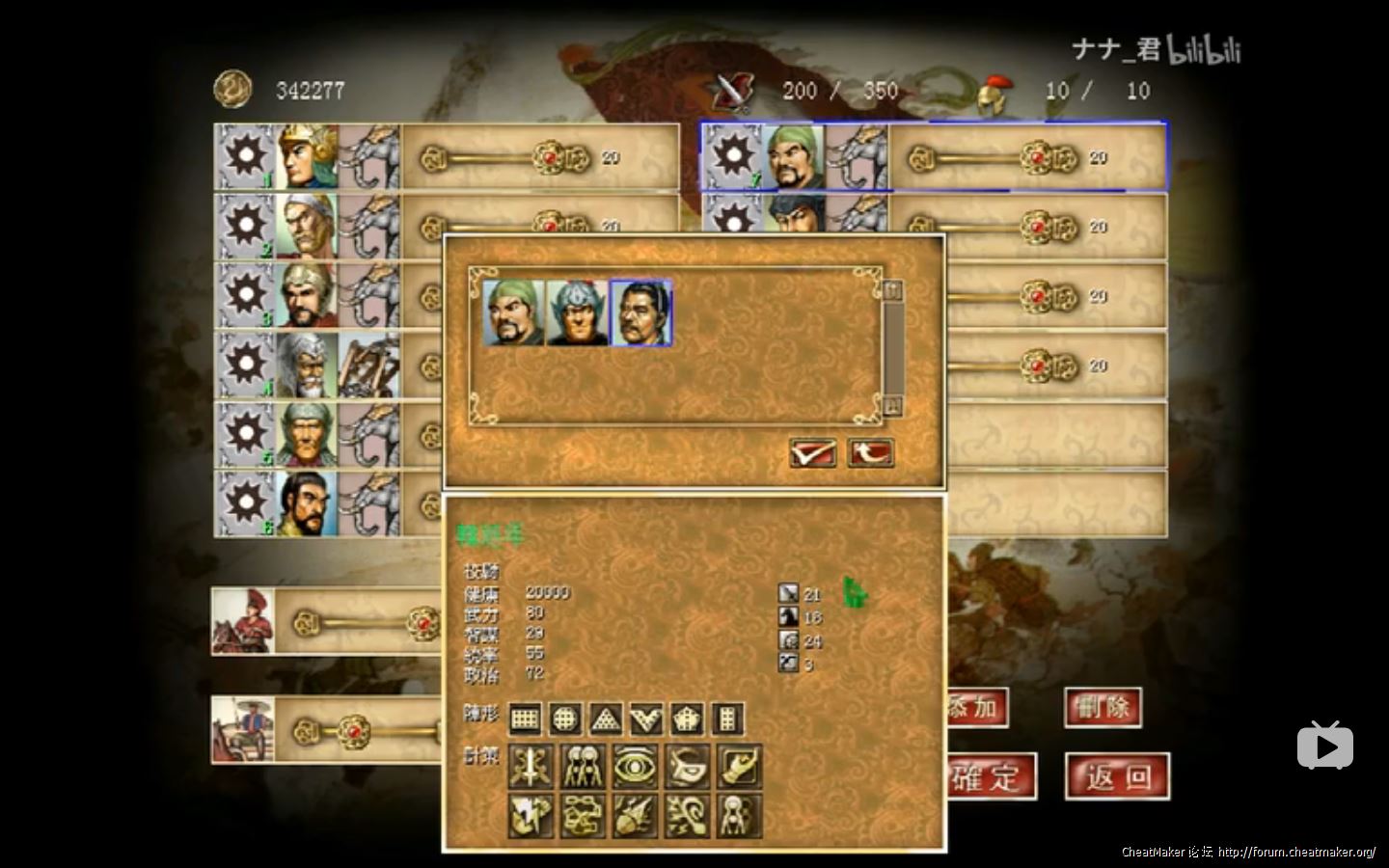Choose the triangle formation icon
This screenshot has width=1389, height=868.
pyautogui.click(x=606, y=719)
